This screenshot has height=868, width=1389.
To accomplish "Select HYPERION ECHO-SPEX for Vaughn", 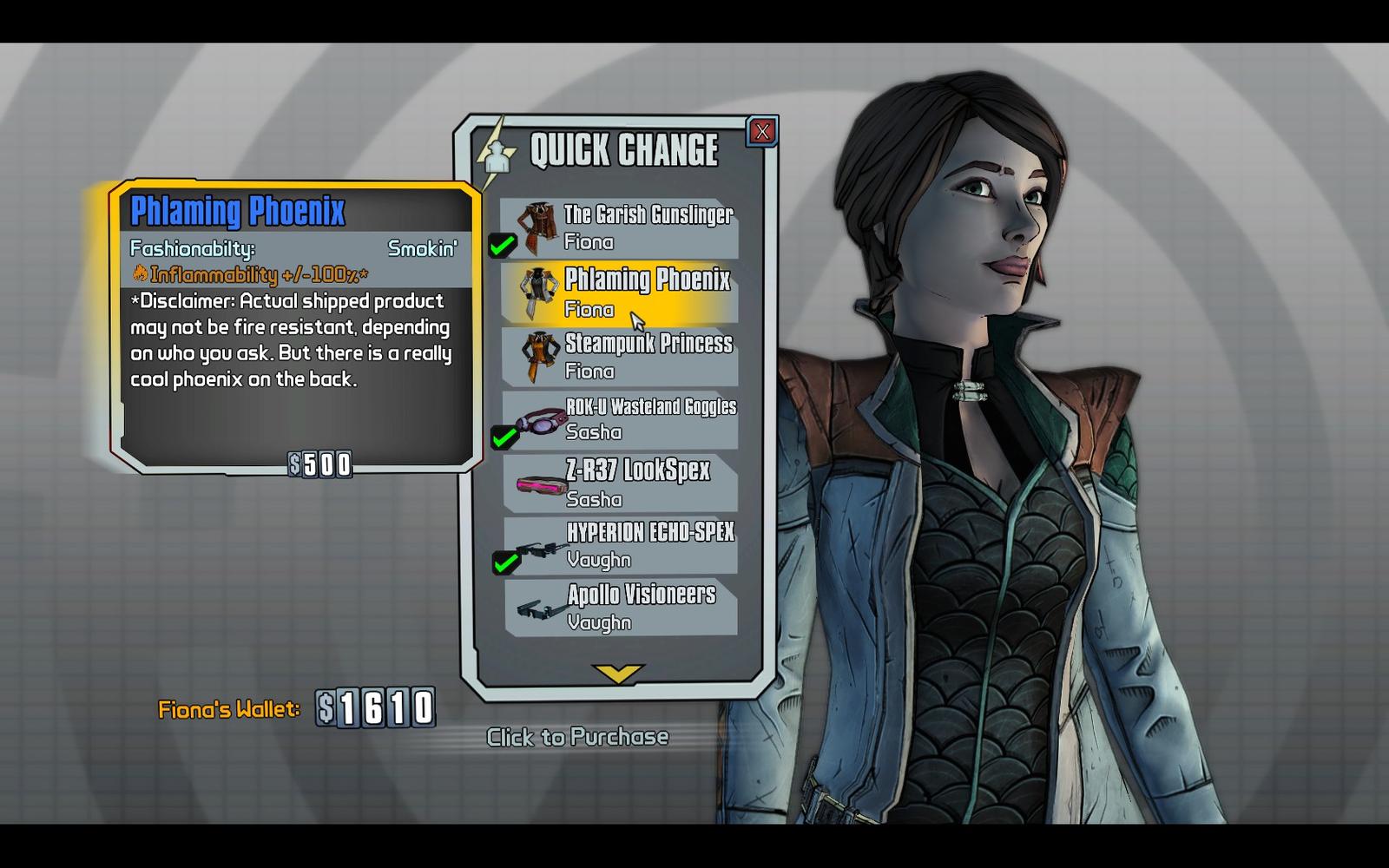I will 620,545.
